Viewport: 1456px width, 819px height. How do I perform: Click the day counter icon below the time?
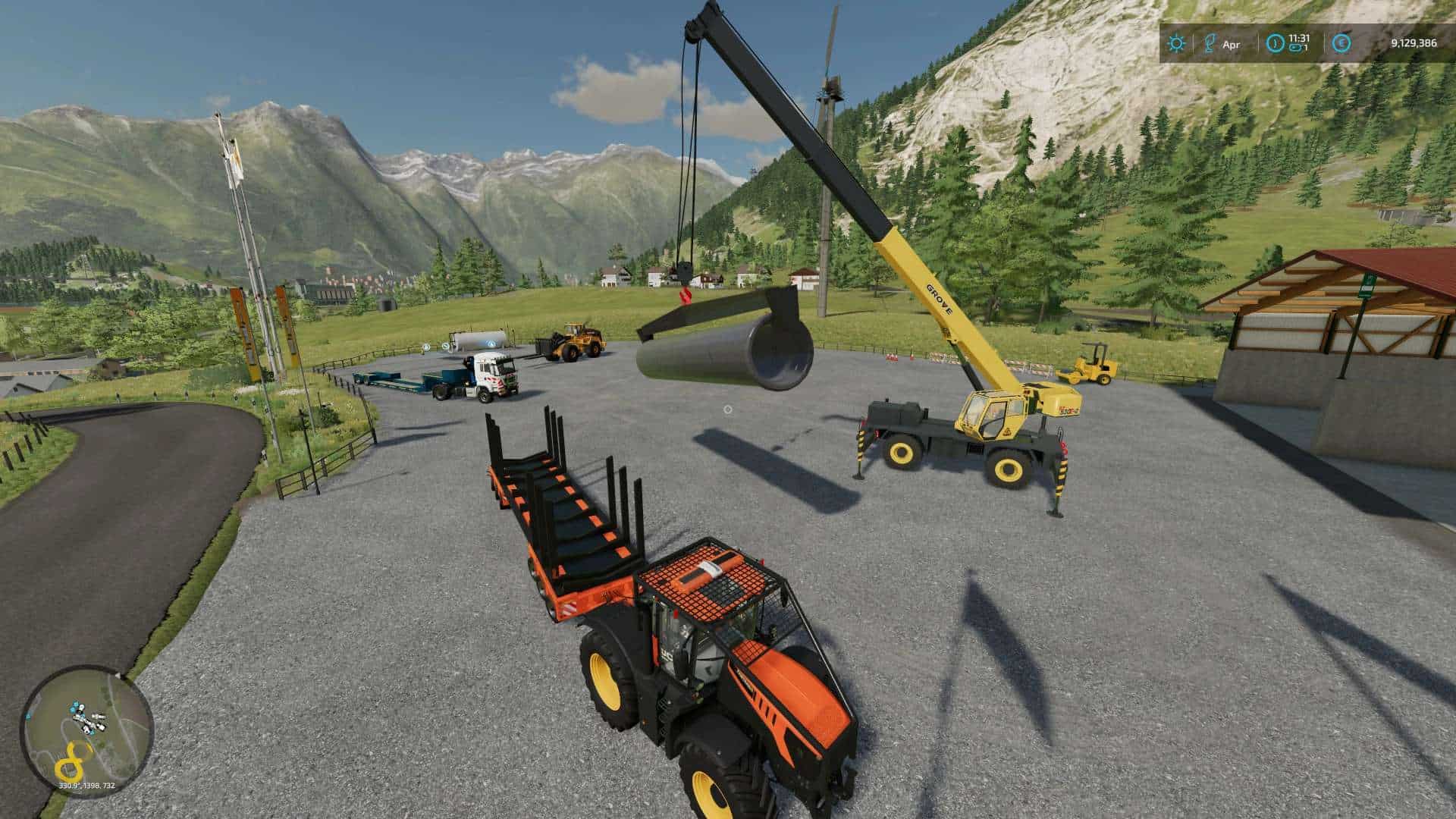click(1294, 48)
